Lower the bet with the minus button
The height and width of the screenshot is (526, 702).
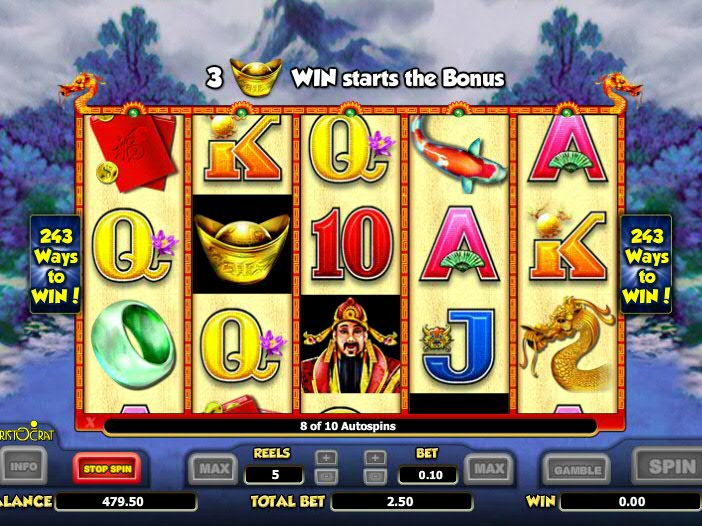coord(375,476)
